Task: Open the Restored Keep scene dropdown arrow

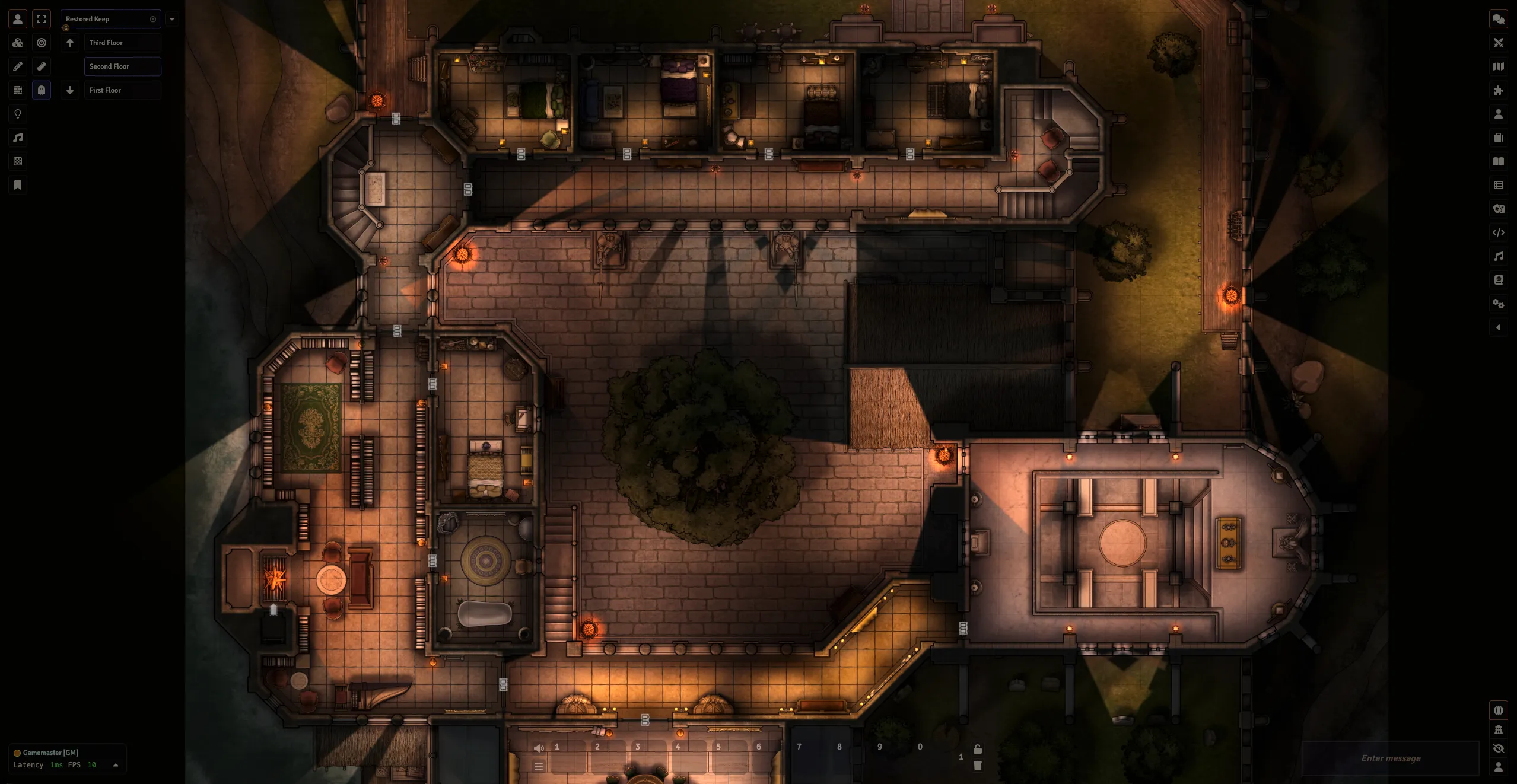Action: (172, 19)
